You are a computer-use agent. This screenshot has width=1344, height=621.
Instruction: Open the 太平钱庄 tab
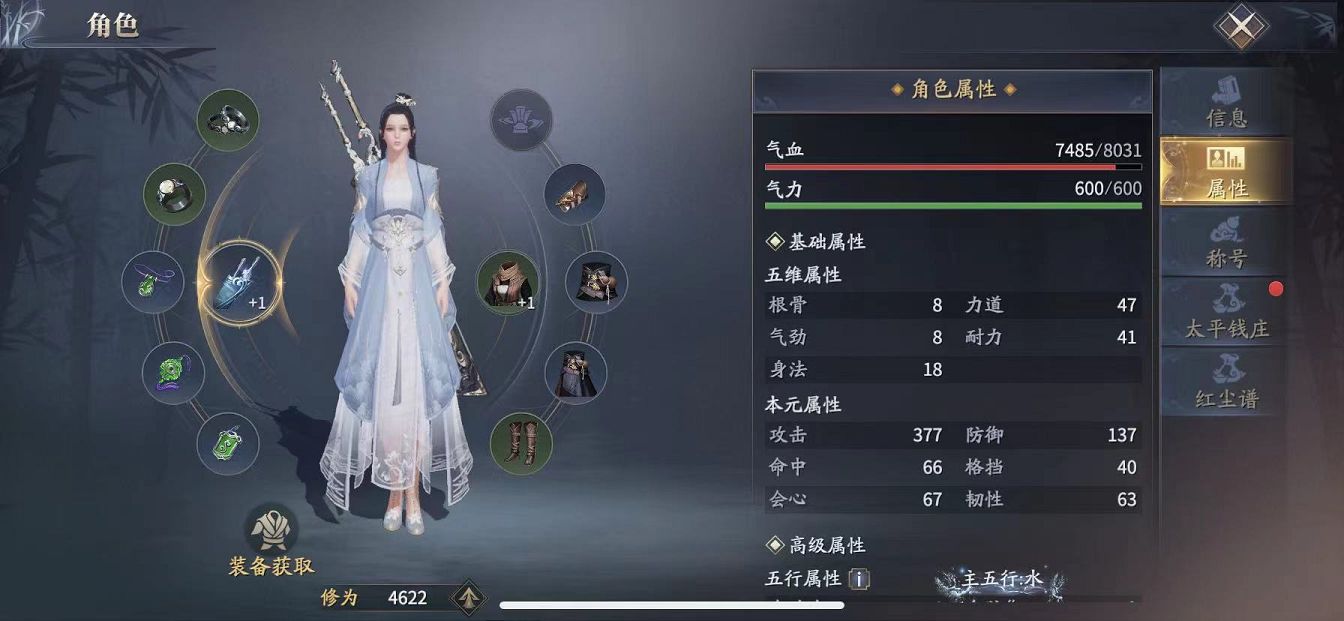(1226, 313)
